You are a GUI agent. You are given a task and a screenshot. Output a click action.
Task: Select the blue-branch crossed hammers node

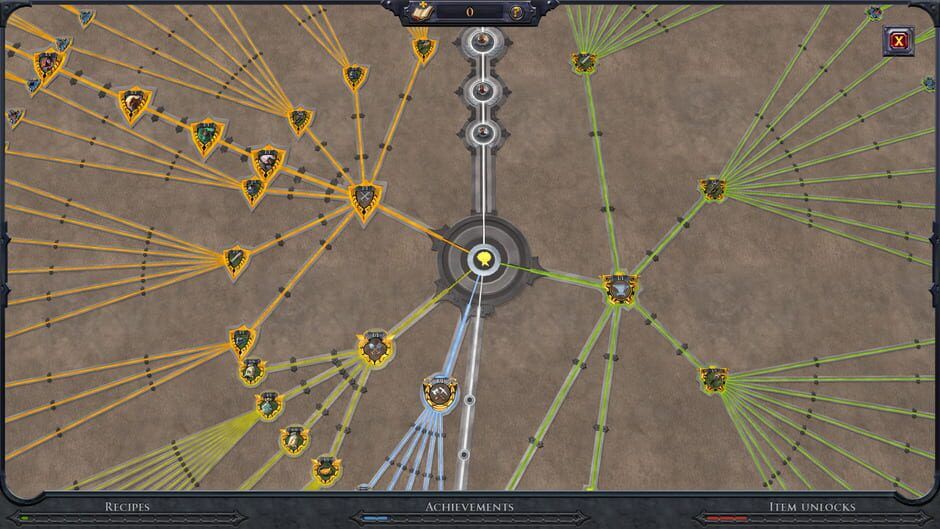coord(436,392)
